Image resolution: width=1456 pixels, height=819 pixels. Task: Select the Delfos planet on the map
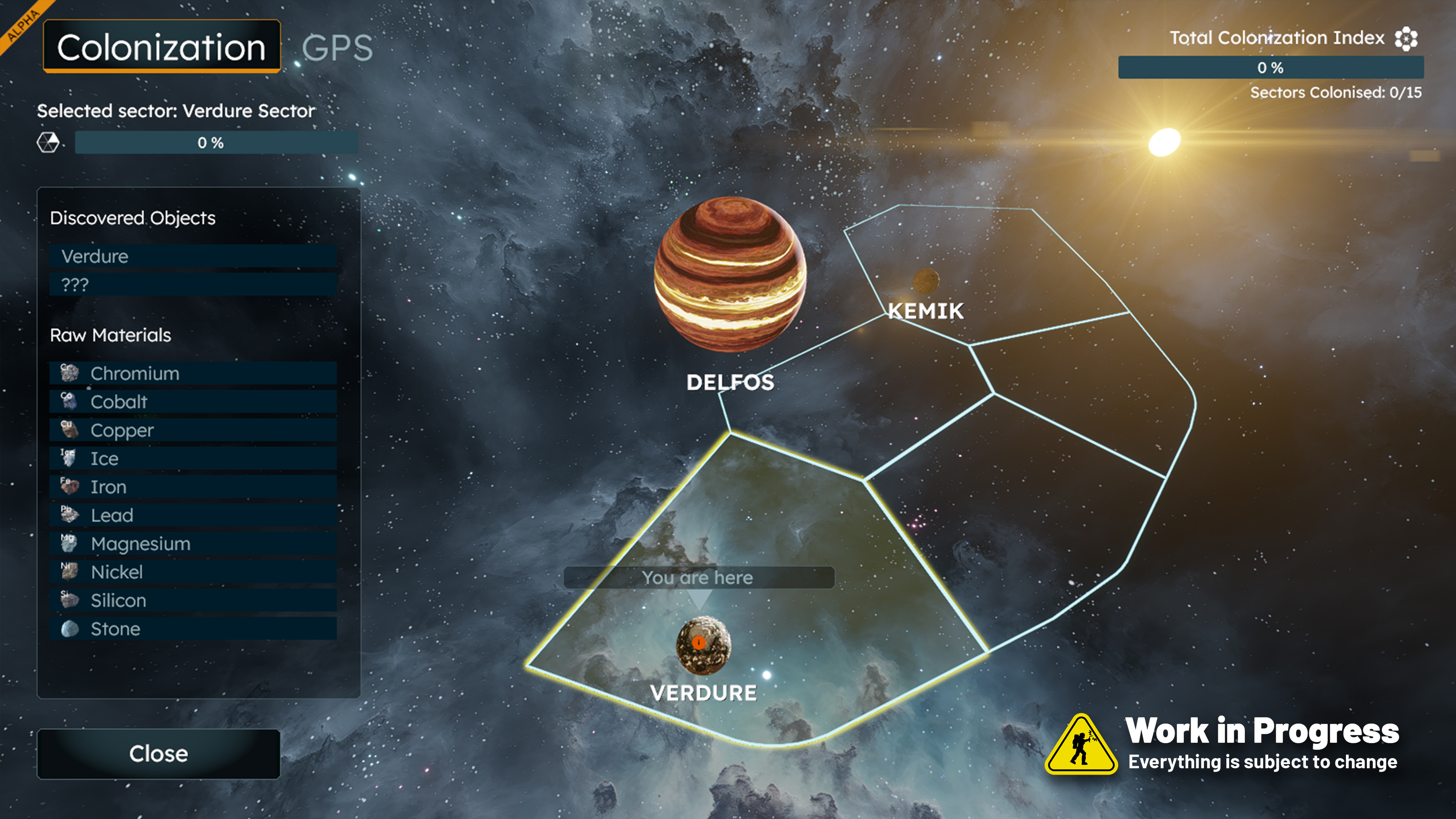730,274
